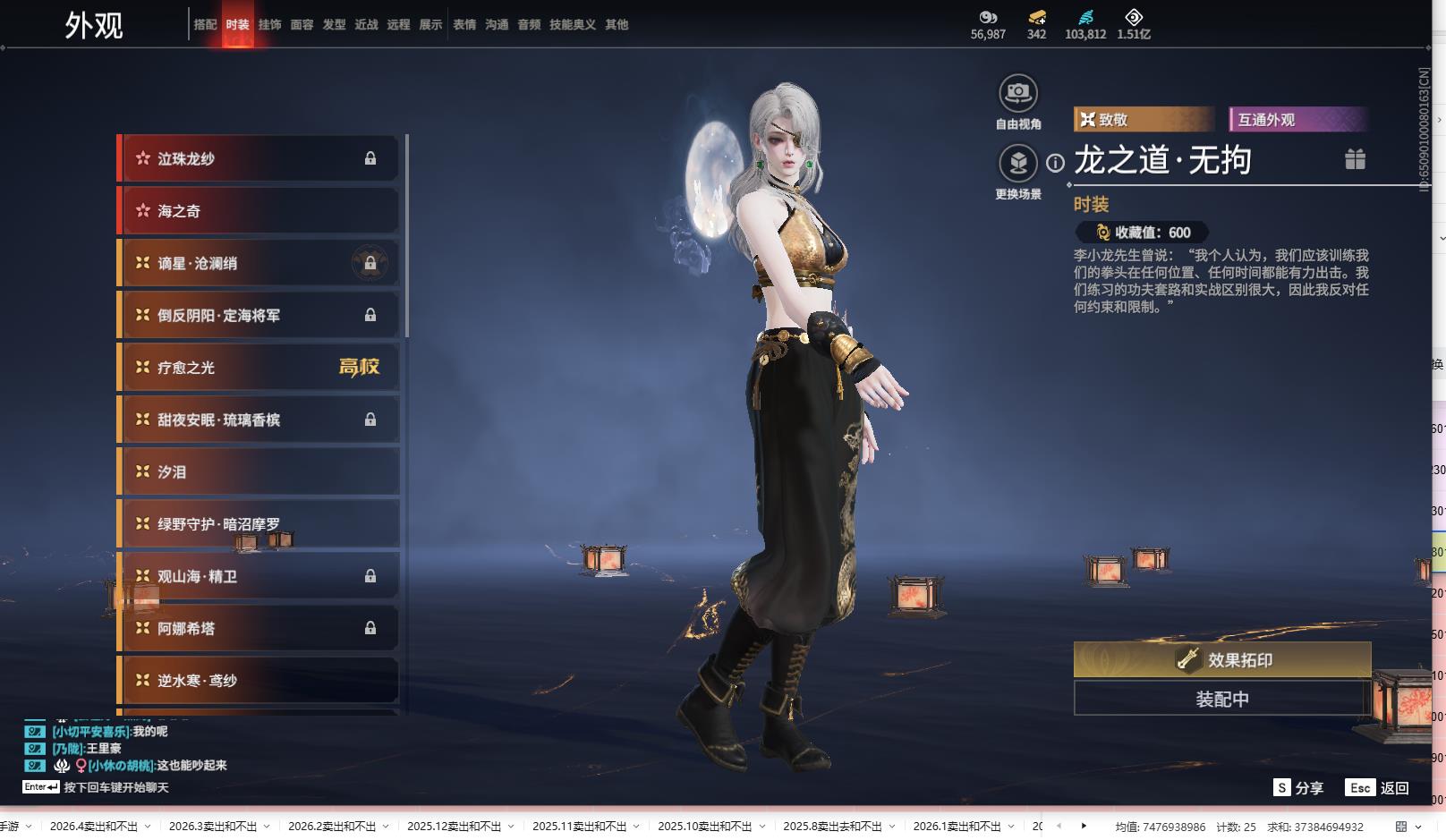Show outfit info via the circled i icon

click(x=1056, y=163)
